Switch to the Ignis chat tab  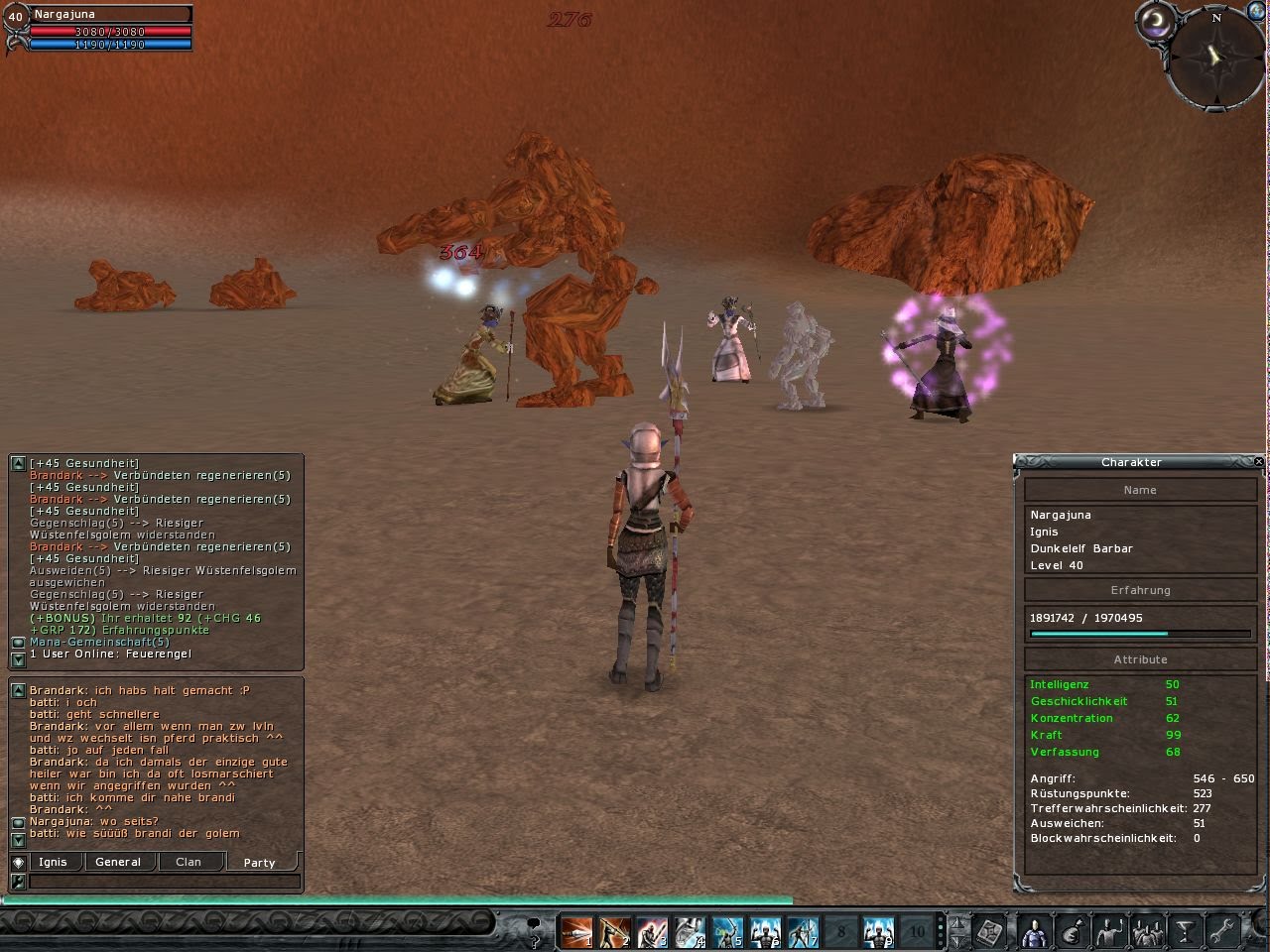(53, 862)
